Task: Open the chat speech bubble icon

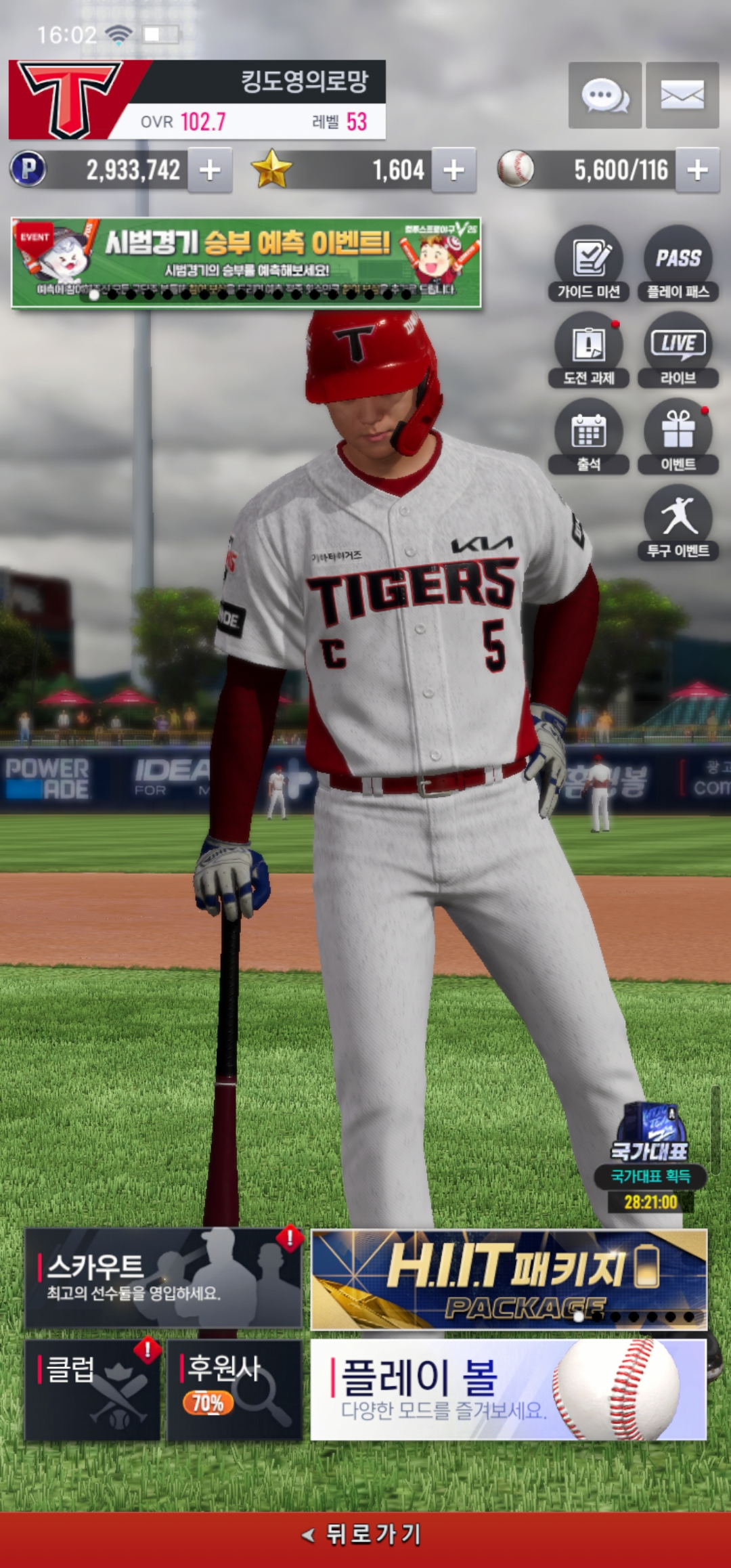Action: (x=604, y=95)
